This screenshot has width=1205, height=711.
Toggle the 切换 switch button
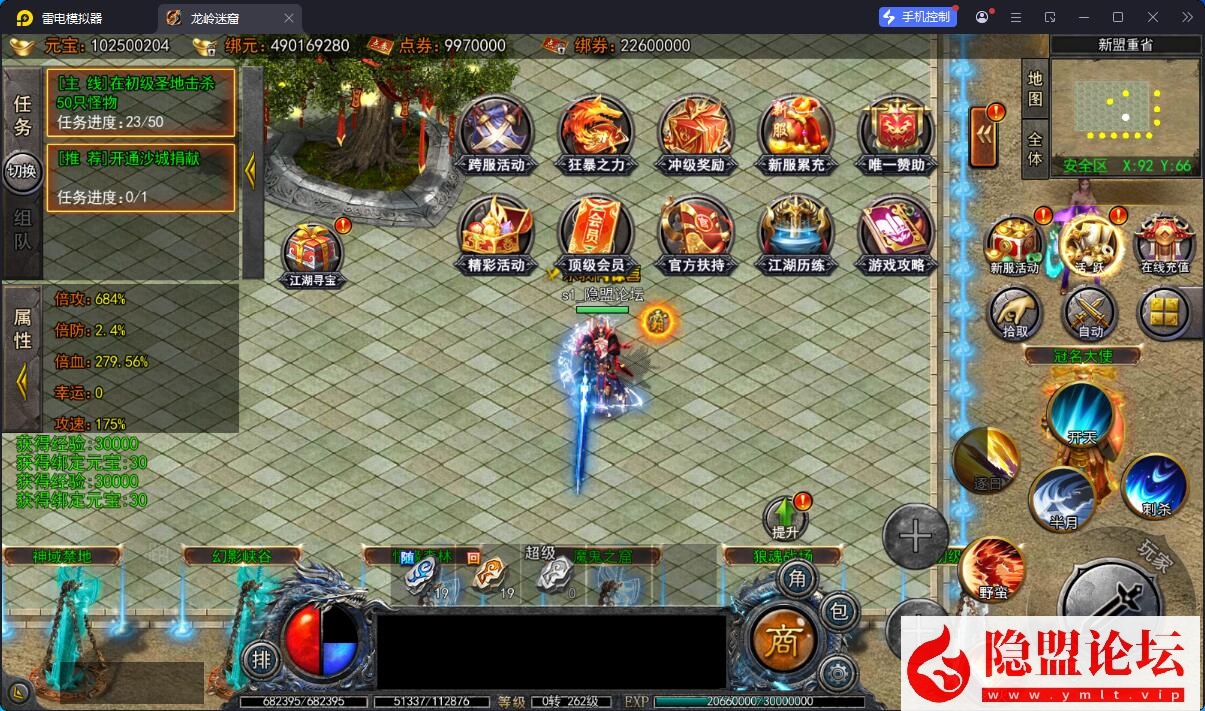click(x=22, y=170)
